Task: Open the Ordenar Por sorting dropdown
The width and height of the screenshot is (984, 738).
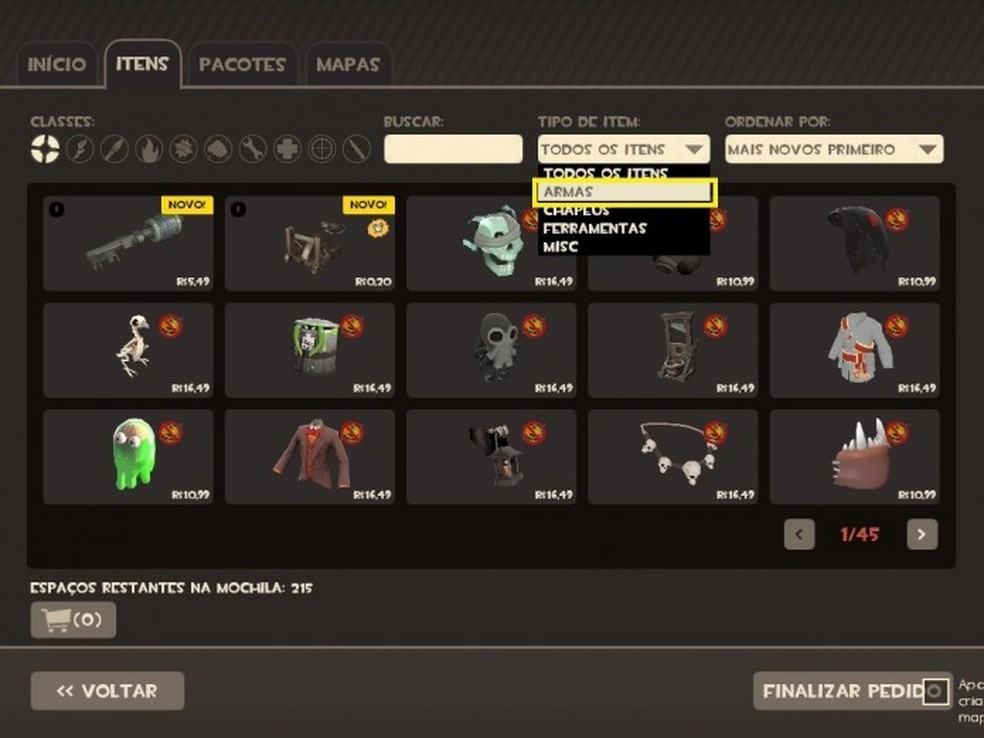Action: (x=834, y=150)
